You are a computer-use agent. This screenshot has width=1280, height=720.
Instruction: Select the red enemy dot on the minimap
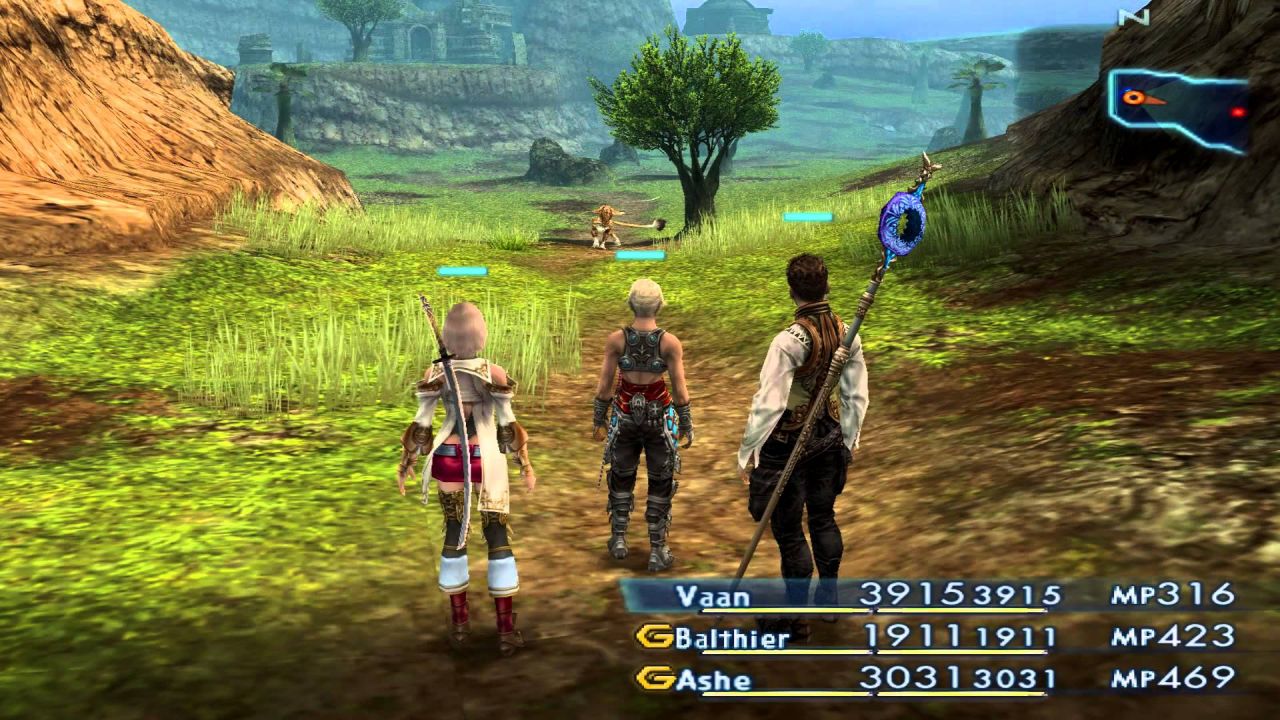[1238, 111]
